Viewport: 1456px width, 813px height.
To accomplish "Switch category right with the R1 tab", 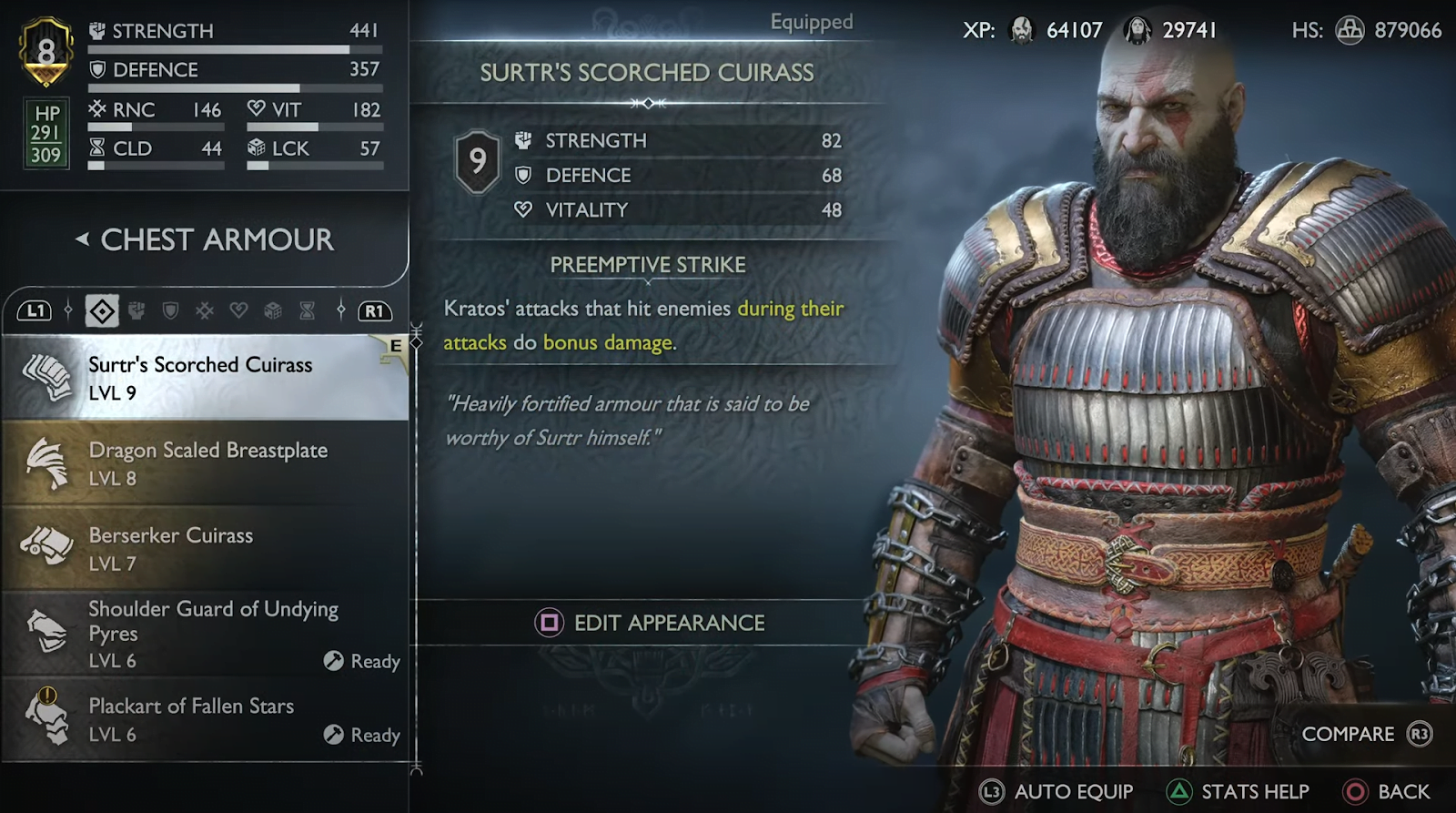I will click(375, 310).
